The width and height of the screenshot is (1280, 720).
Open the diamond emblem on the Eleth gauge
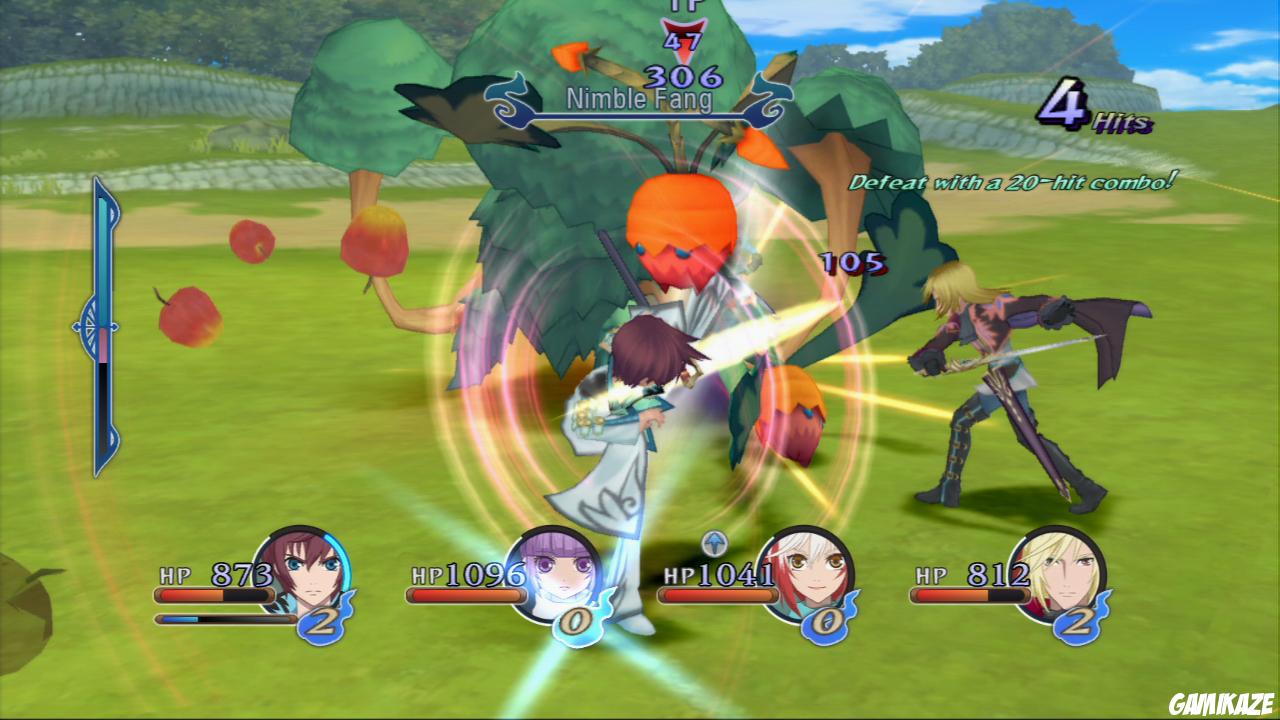coord(90,328)
